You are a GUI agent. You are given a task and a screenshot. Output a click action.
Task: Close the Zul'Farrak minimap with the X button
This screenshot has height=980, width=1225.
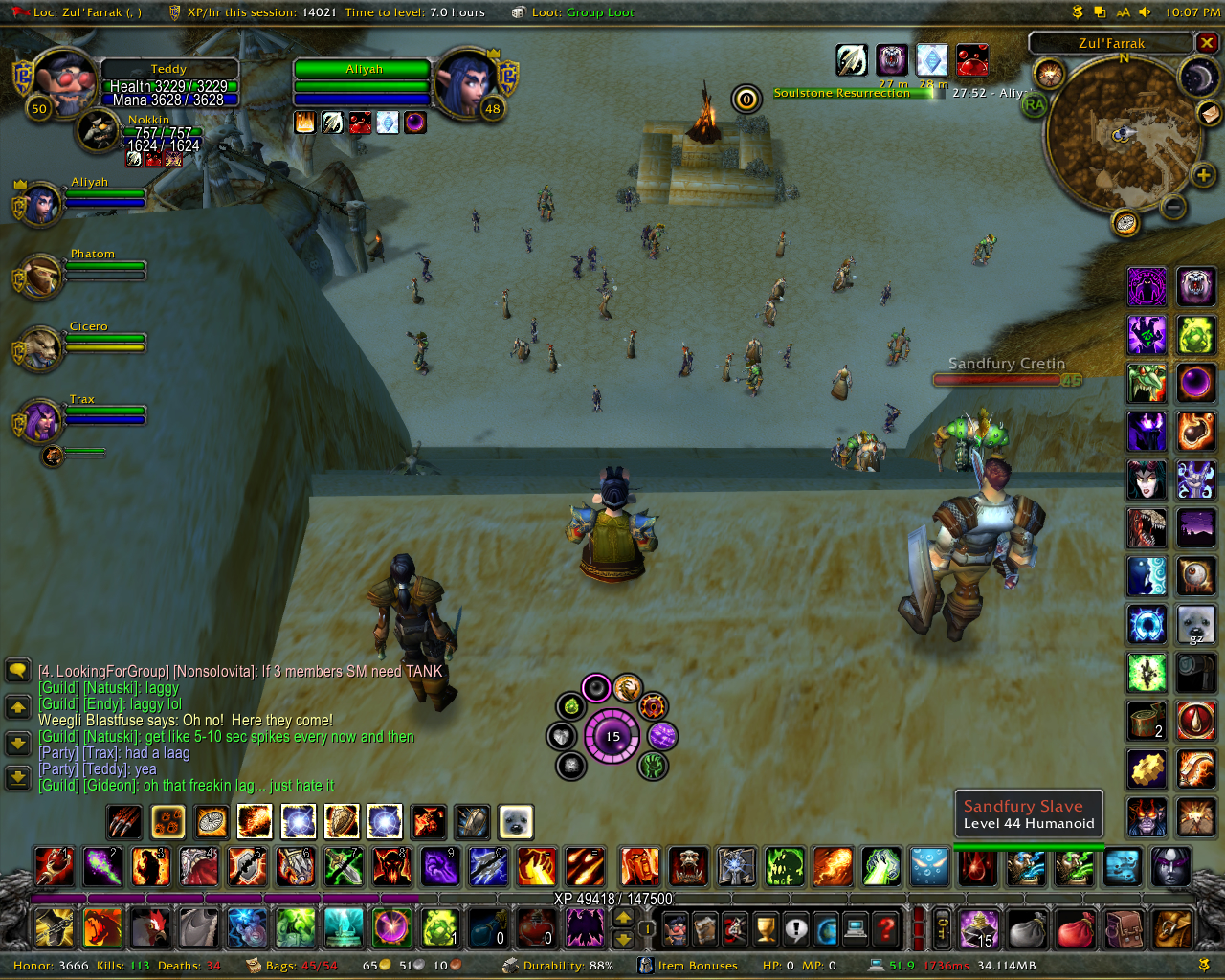click(x=1207, y=43)
